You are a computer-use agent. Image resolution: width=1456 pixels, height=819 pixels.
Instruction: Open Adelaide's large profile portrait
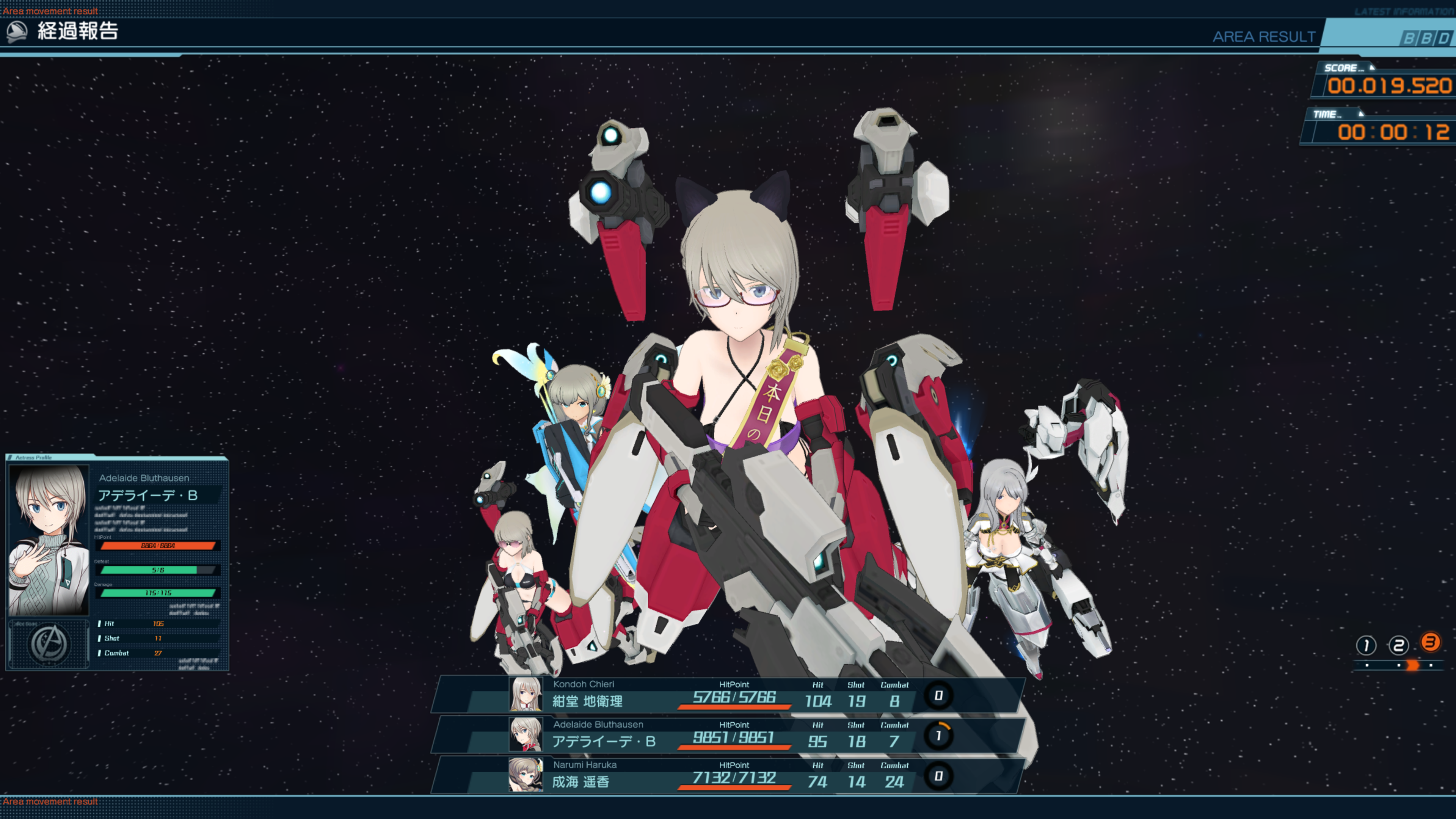tap(49, 540)
